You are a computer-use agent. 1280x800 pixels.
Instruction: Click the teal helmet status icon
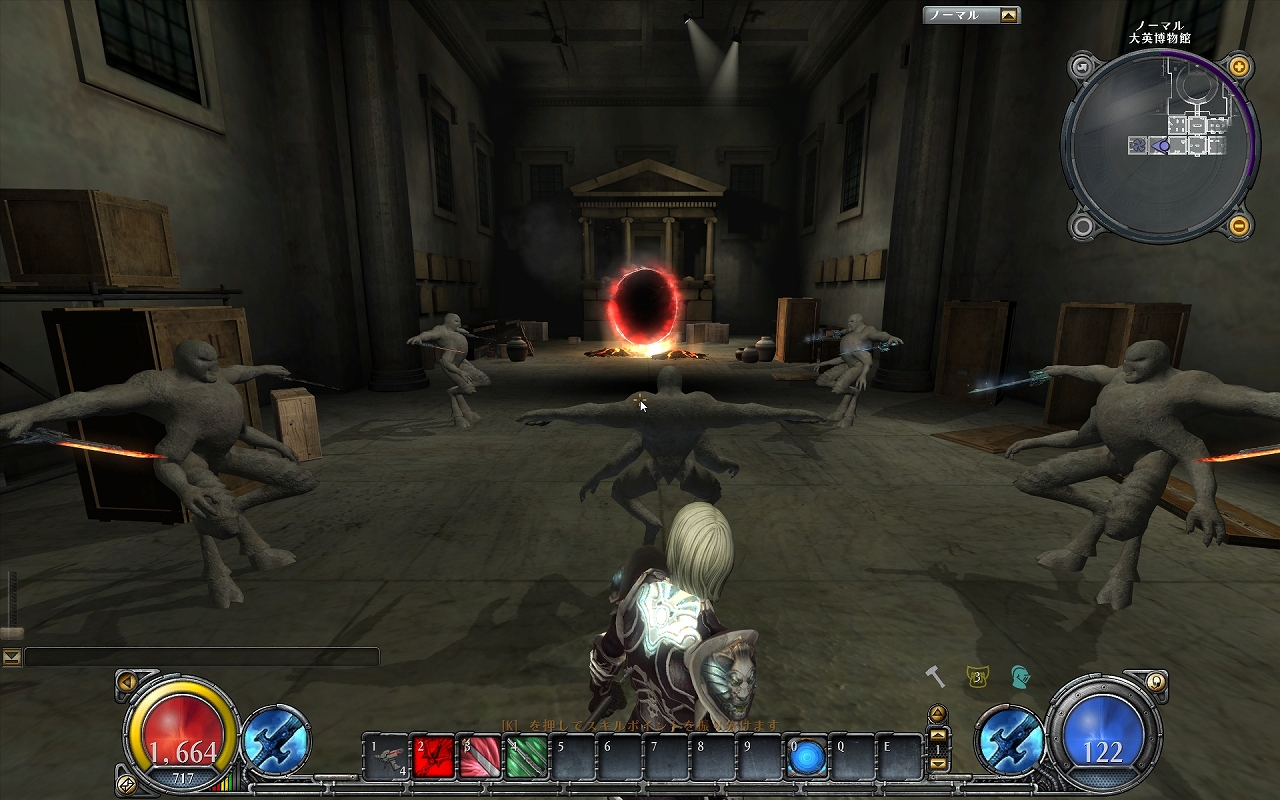[x=1019, y=677]
